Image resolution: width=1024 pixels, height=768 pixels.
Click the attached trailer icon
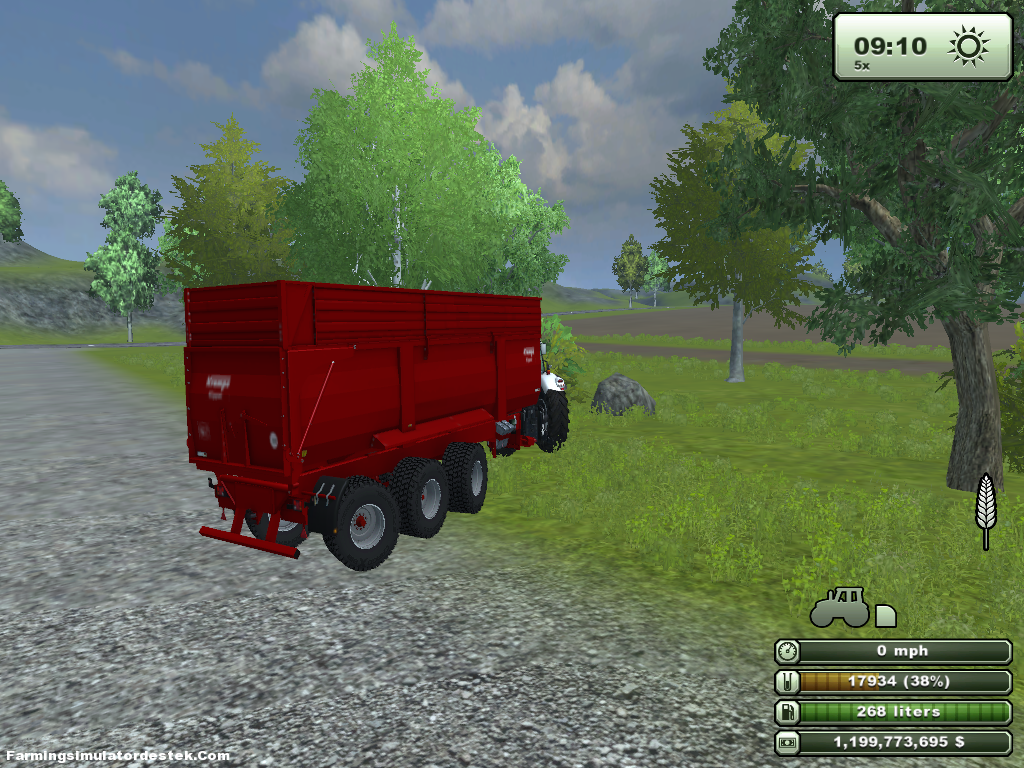pos(885,616)
